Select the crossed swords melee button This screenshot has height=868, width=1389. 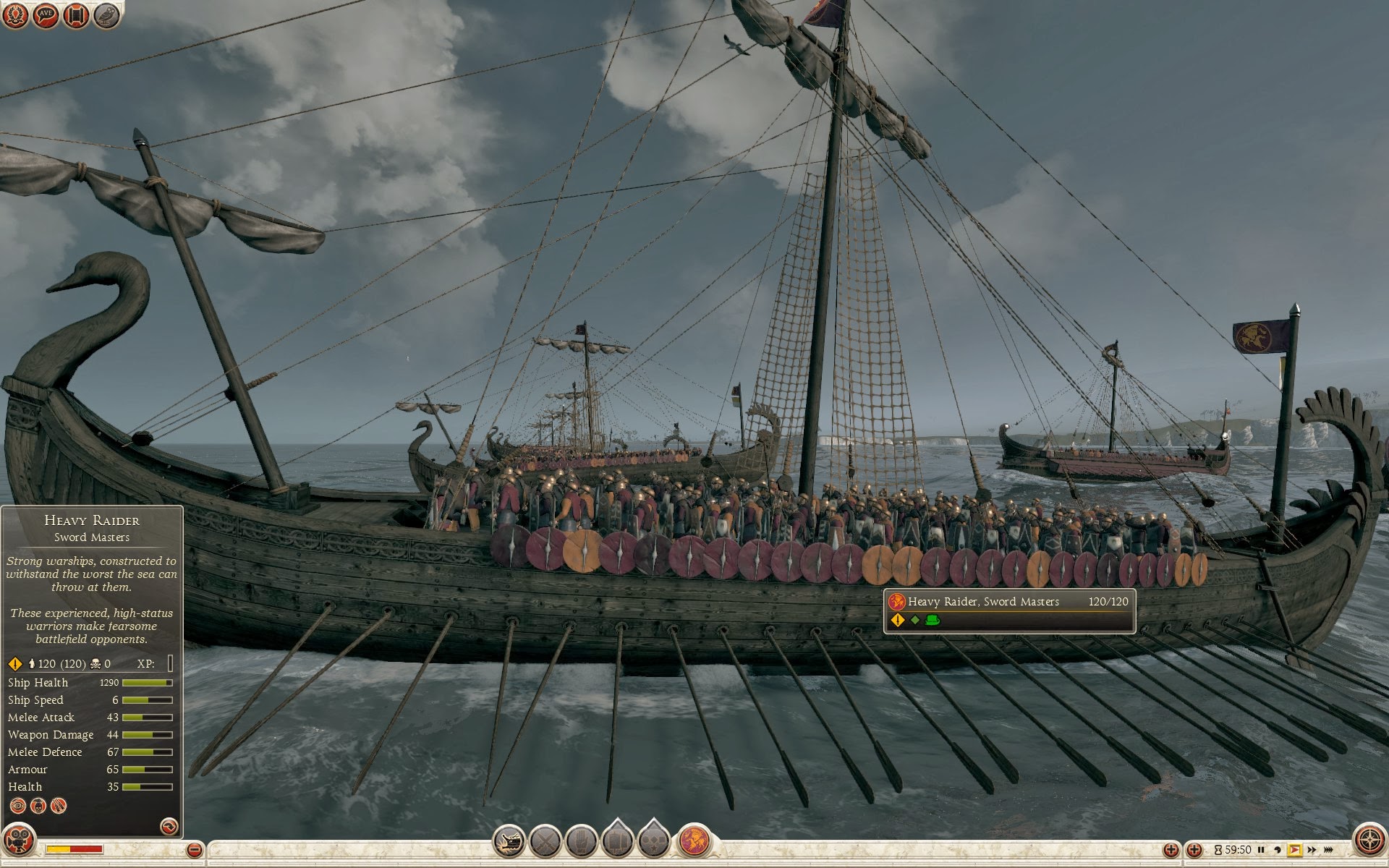[545, 841]
